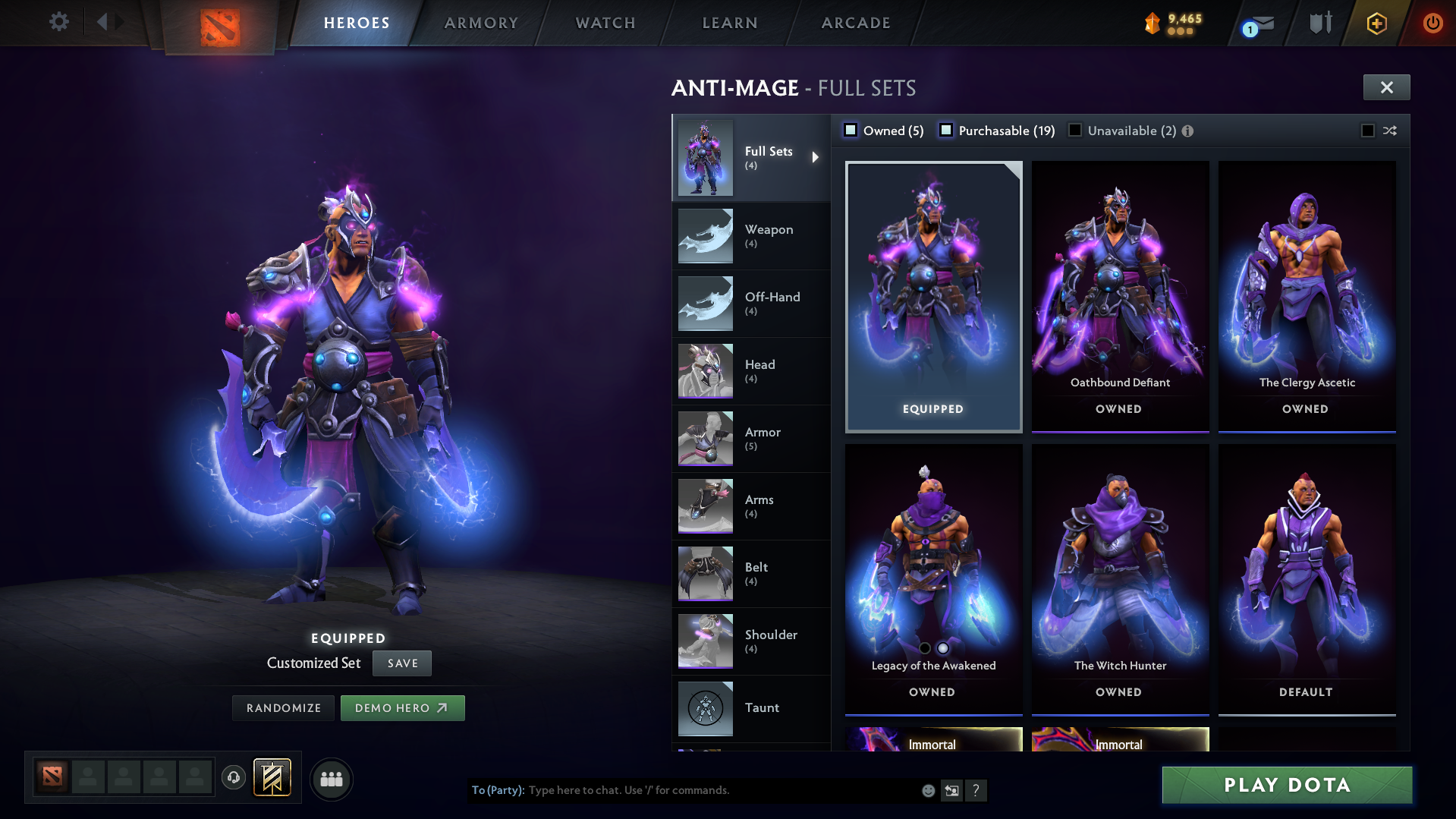Open the ARCADE menu
The image size is (1456, 819).
pos(856,23)
